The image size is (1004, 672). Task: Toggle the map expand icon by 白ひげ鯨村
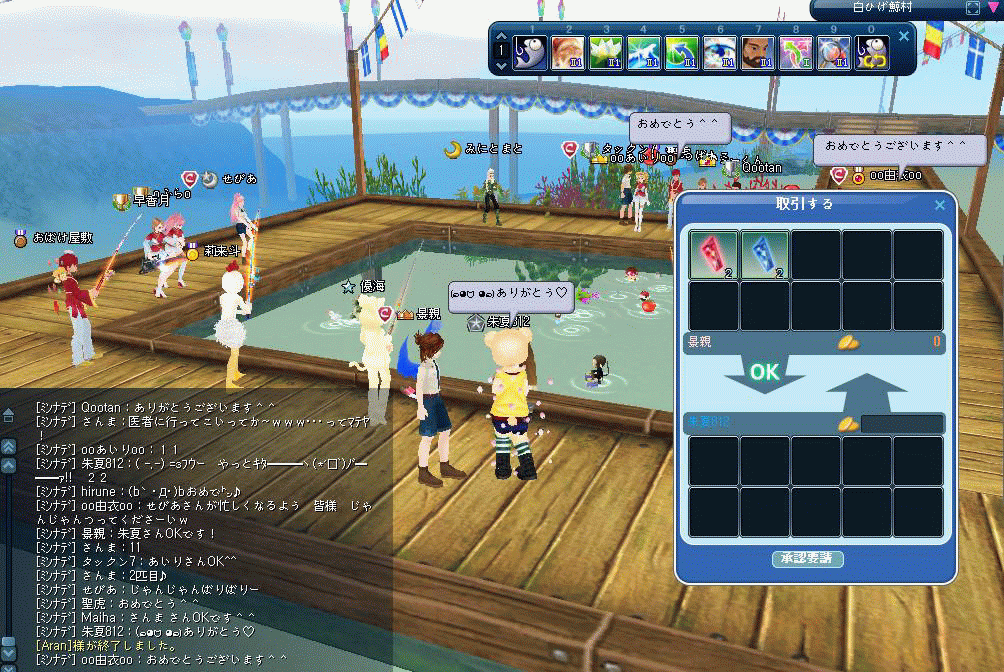(973, 7)
